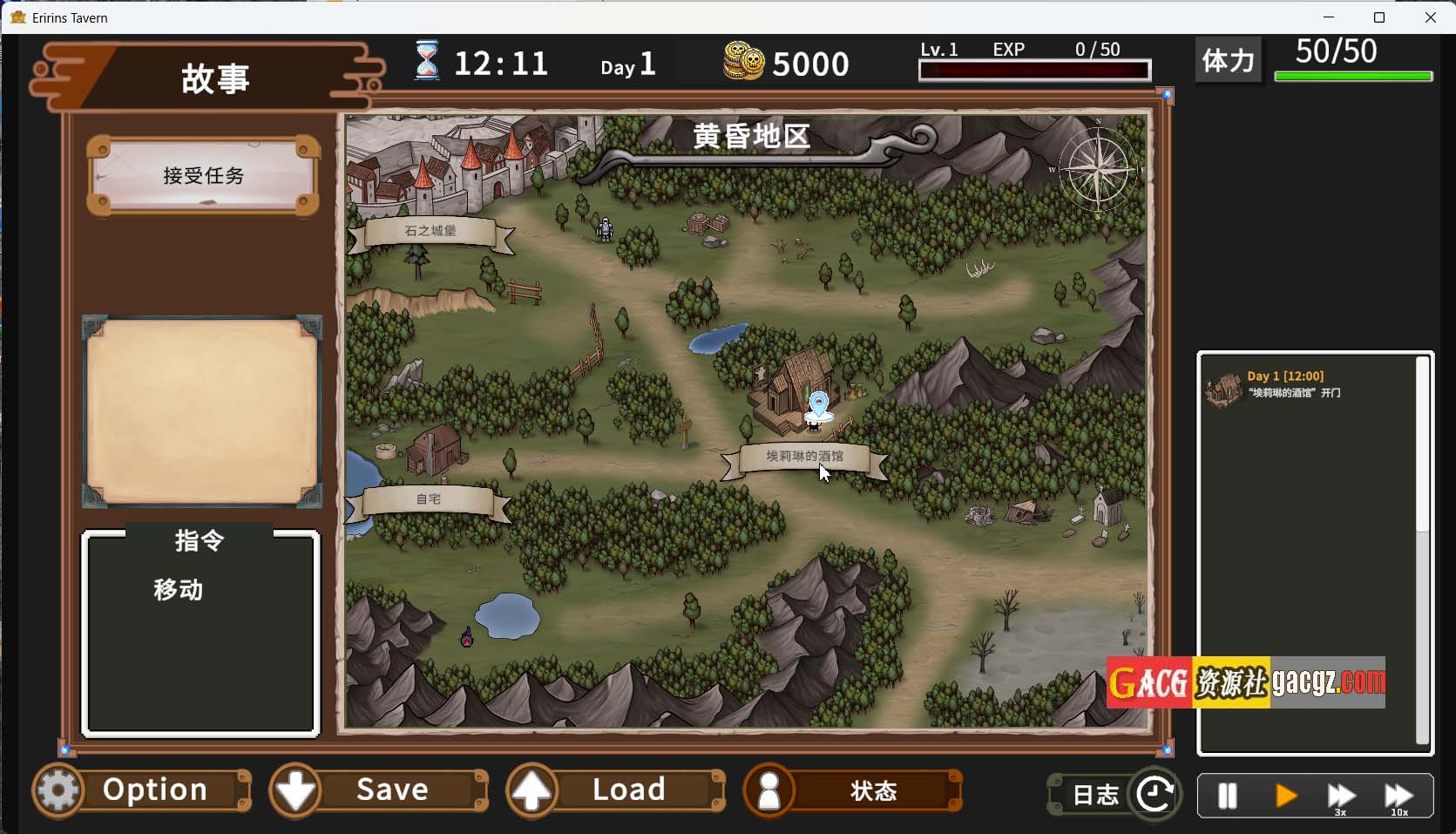This screenshot has width=1456, height=834.
Task: Close the Eririns Tavern window
Action: pos(1430,17)
